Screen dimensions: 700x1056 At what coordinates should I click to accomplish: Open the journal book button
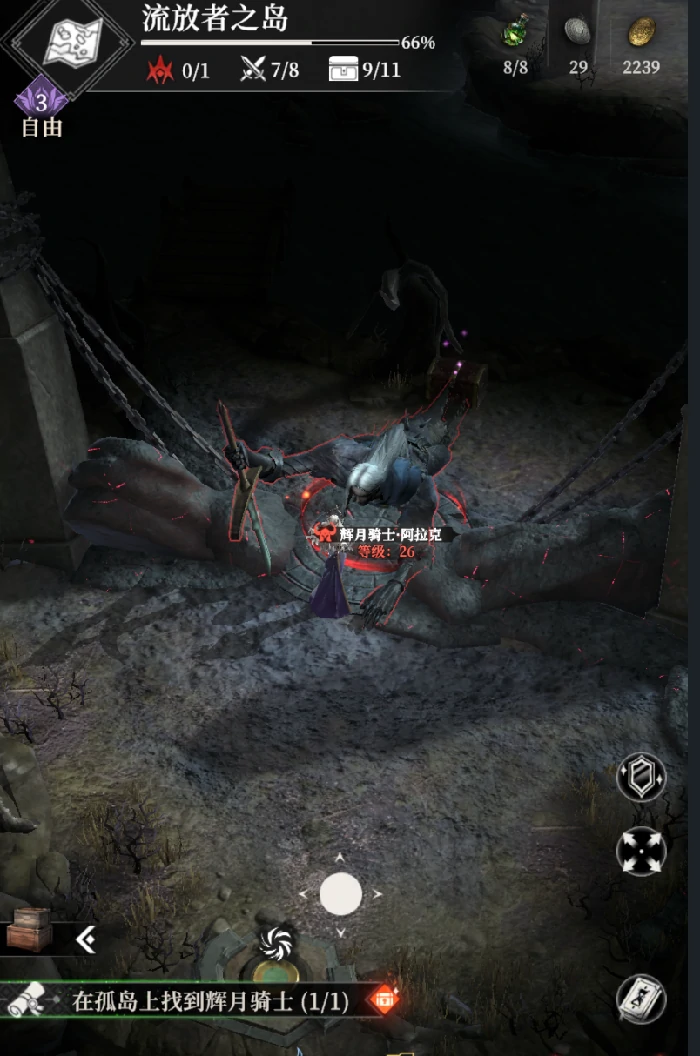tap(640, 997)
